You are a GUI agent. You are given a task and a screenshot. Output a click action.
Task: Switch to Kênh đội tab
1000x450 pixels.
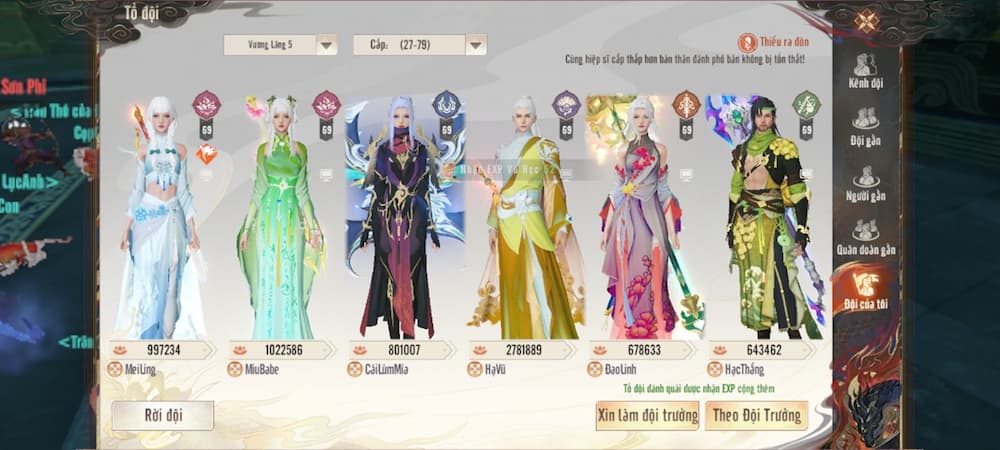[x=866, y=70]
